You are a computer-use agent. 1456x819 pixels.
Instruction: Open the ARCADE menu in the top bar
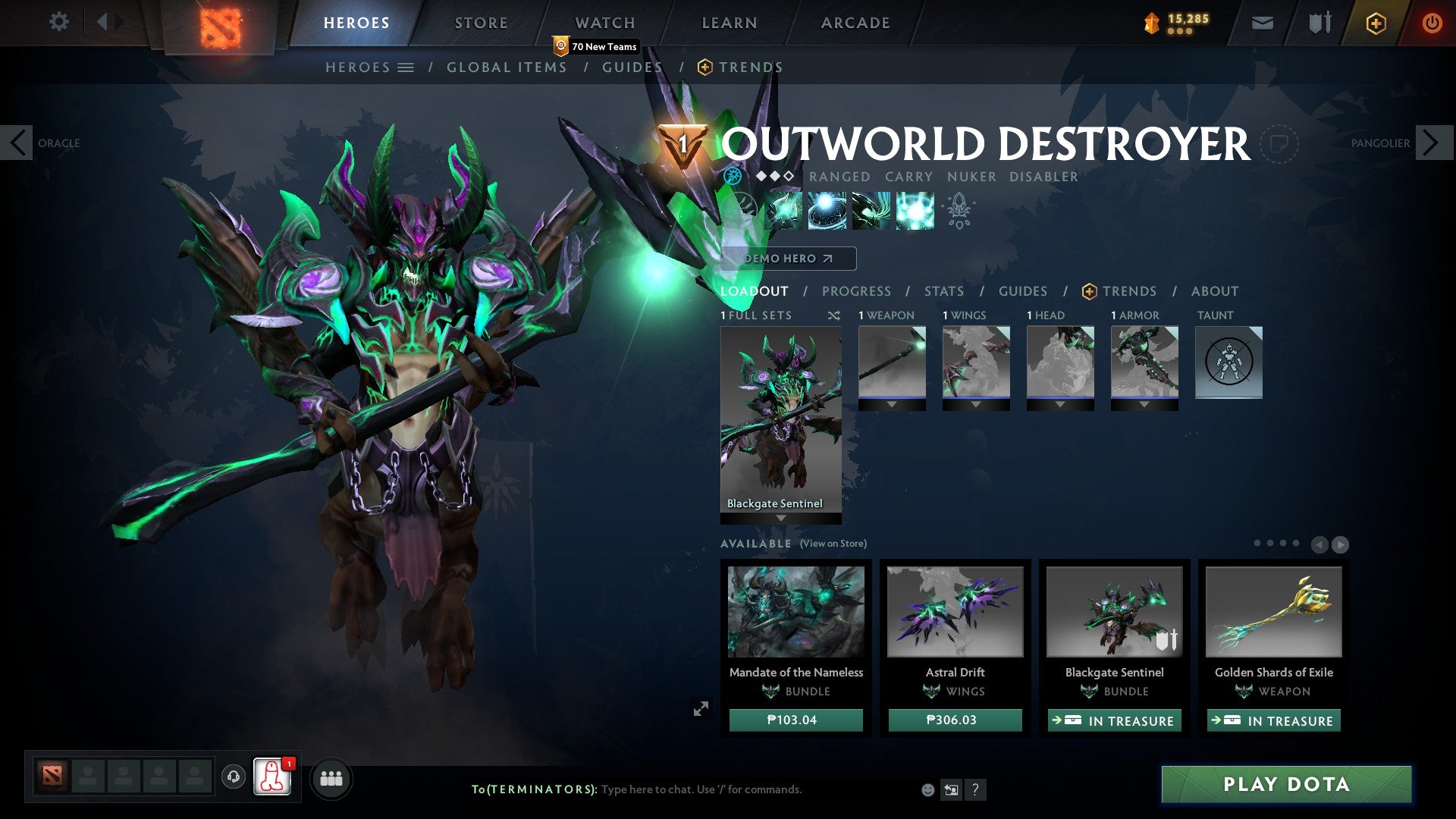click(x=855, y=22)
